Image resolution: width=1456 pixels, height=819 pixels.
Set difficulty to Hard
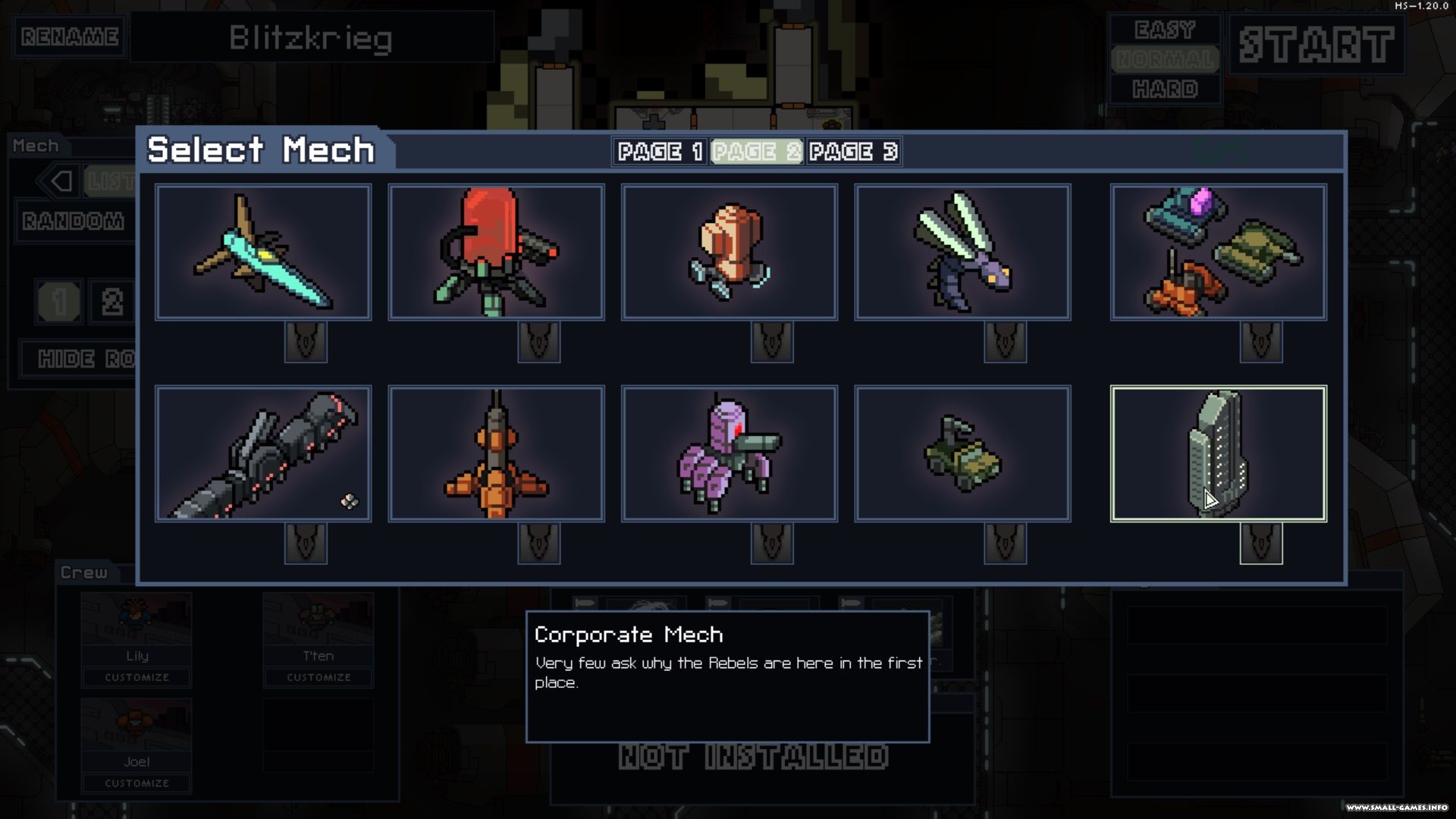click(x=1165, y=89)
